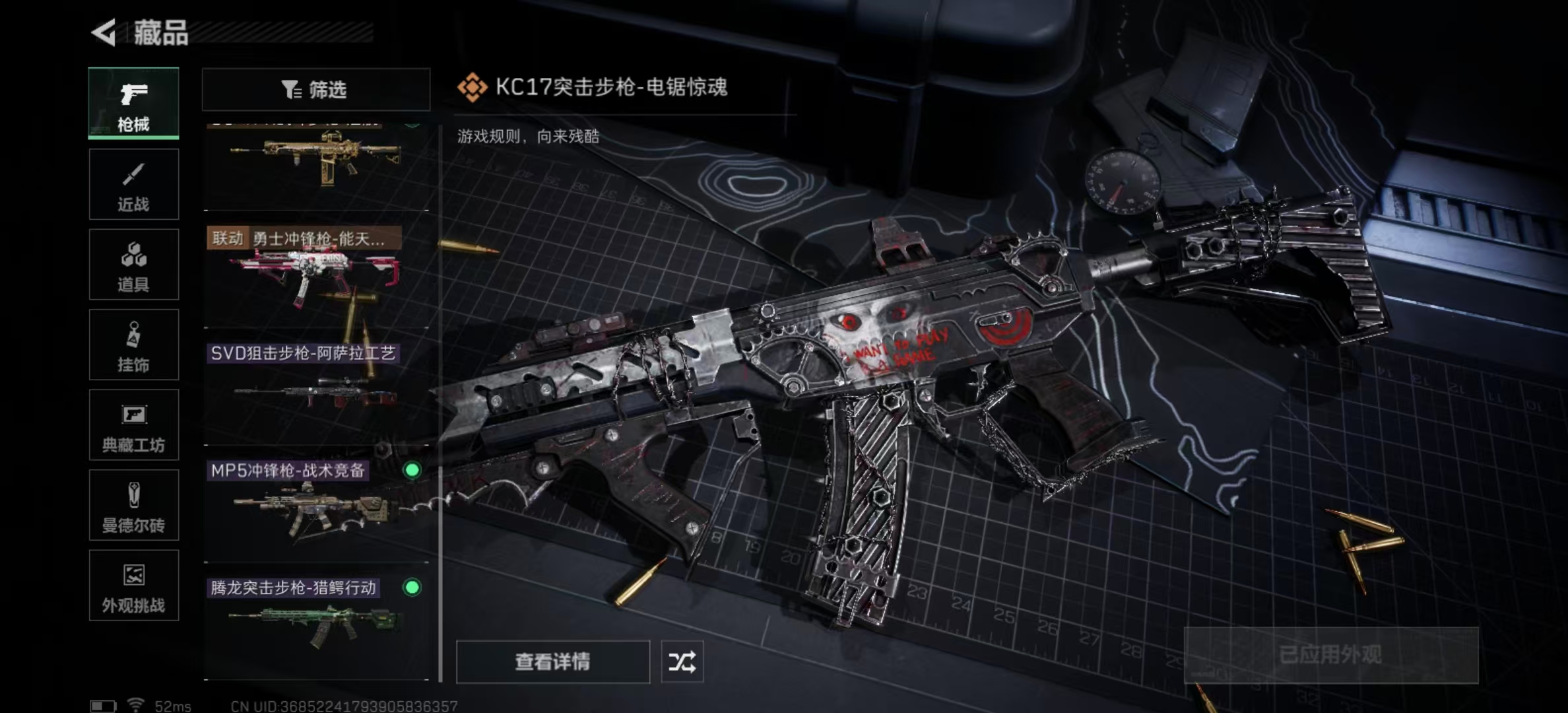This screenshot has width=1568, height=713.
Task: Select the 曼德尔砖 category
Action: click(x=133, y=506)
